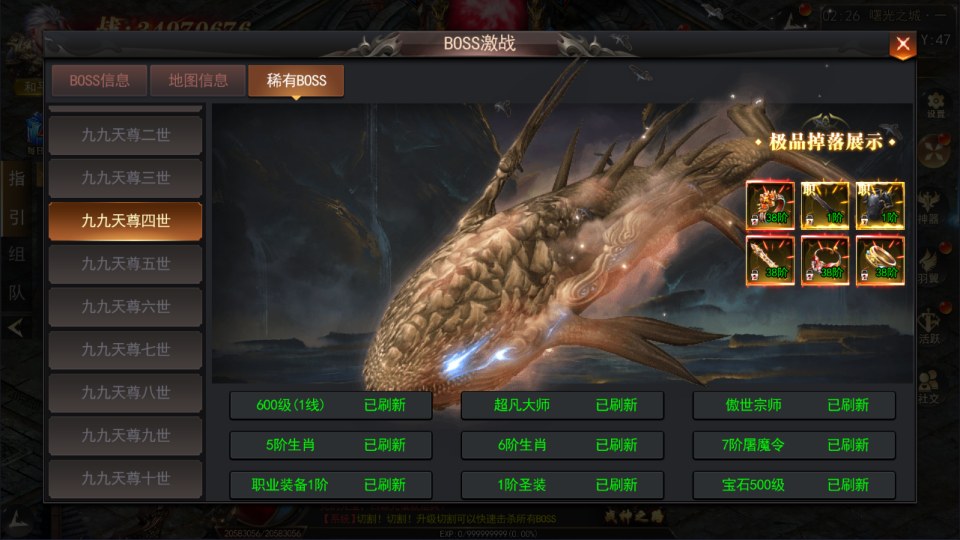Select the 稀有BOSS tab
The width and height of the screenshot is (960, 540).
click(296, 81)
